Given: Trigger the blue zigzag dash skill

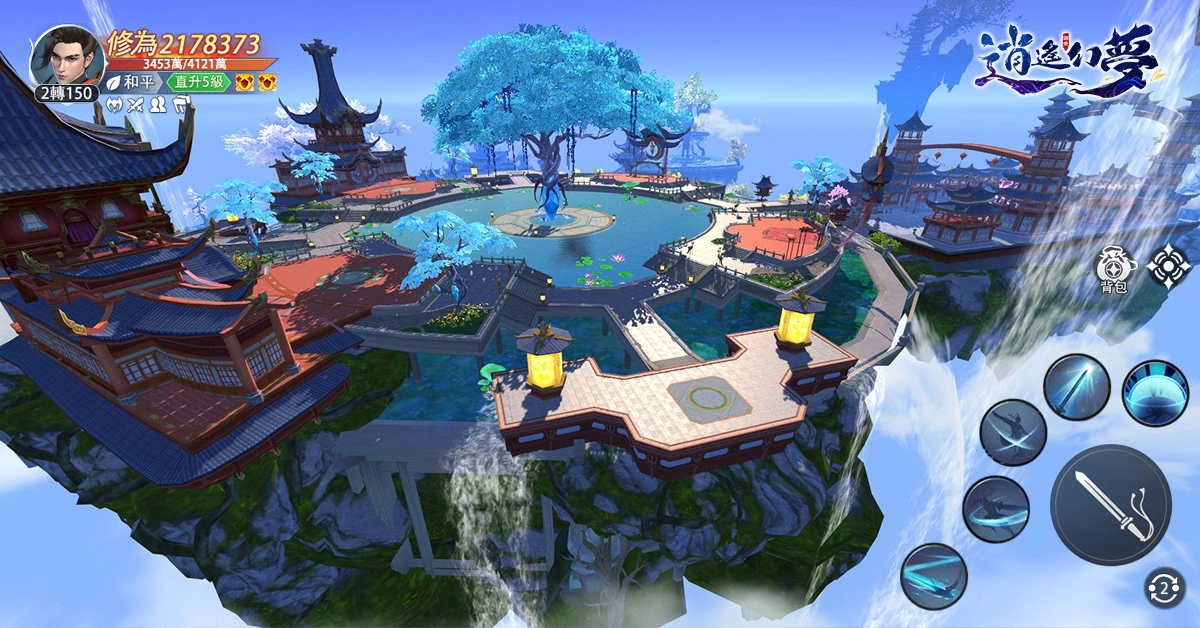Looking at the screenshot, I should [933, 576].
